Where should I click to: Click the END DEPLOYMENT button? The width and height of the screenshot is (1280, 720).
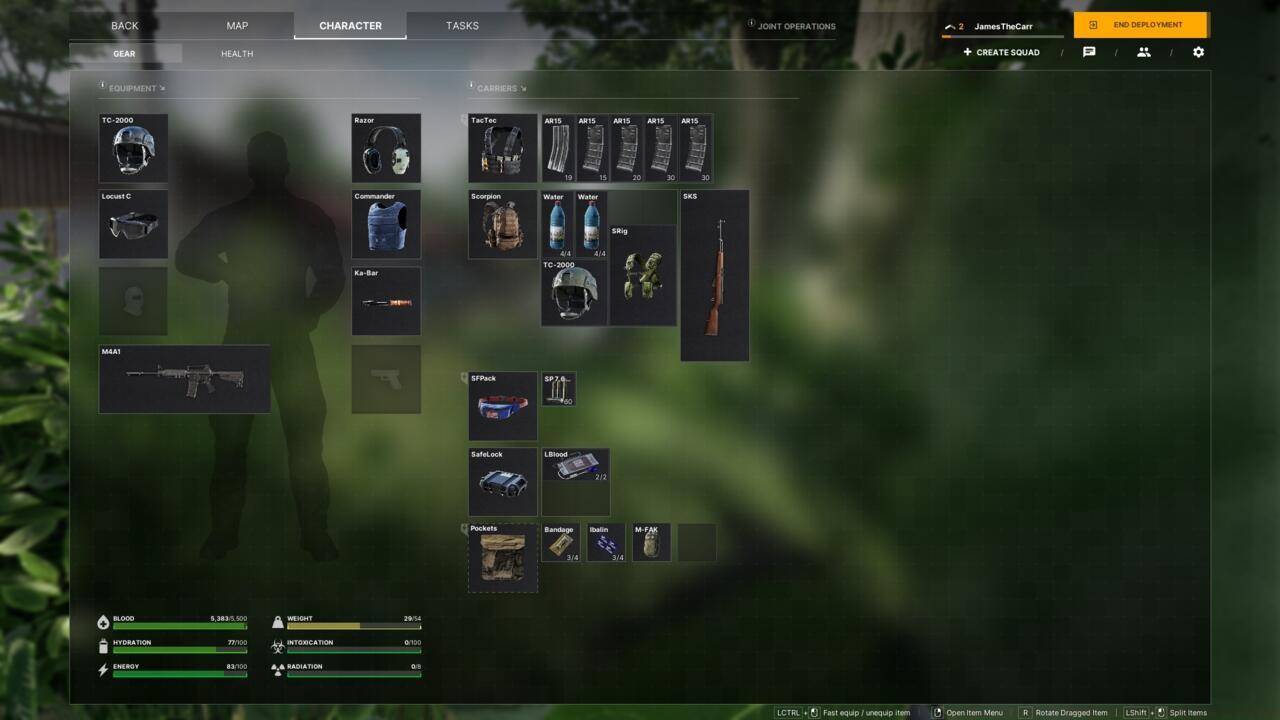(1139, 25)
